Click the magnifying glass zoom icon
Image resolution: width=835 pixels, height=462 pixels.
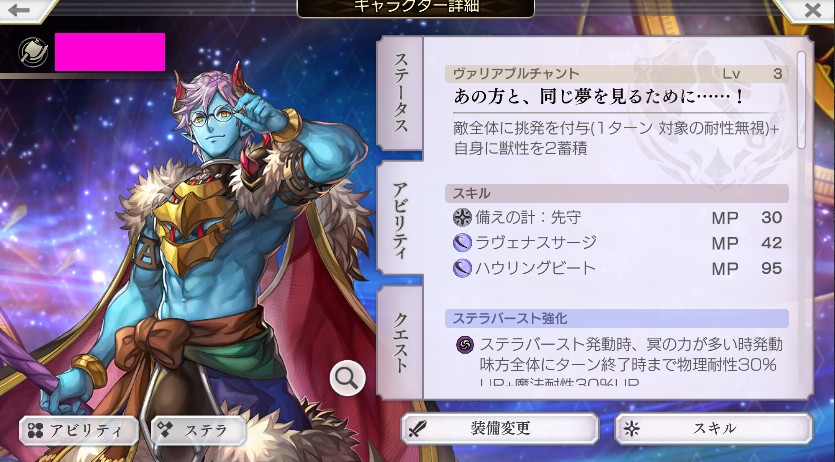[x=347, y=377]
